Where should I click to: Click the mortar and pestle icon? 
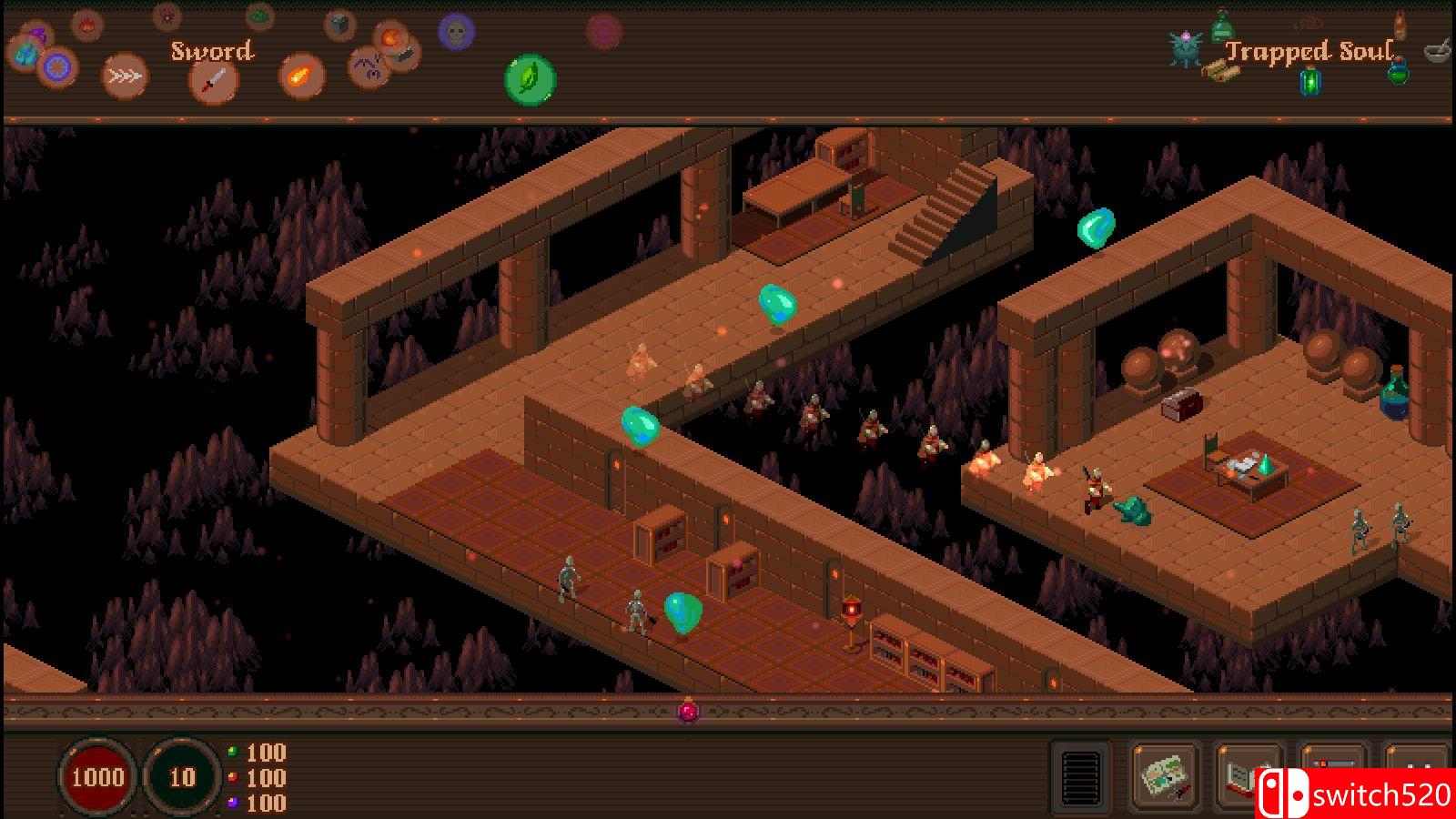click(x=1435, y=53)
